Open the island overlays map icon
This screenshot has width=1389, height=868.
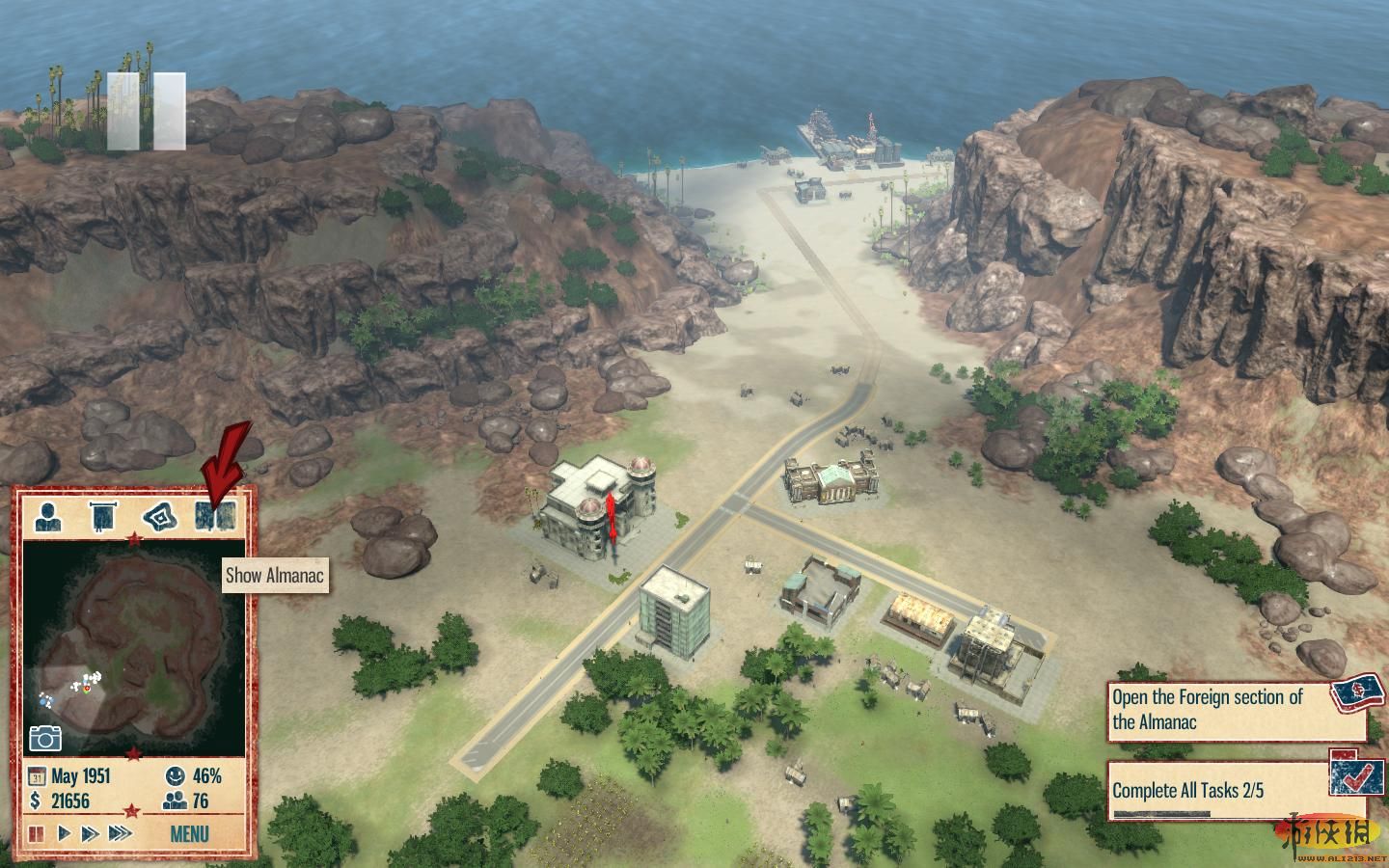[x=160, y=517]
